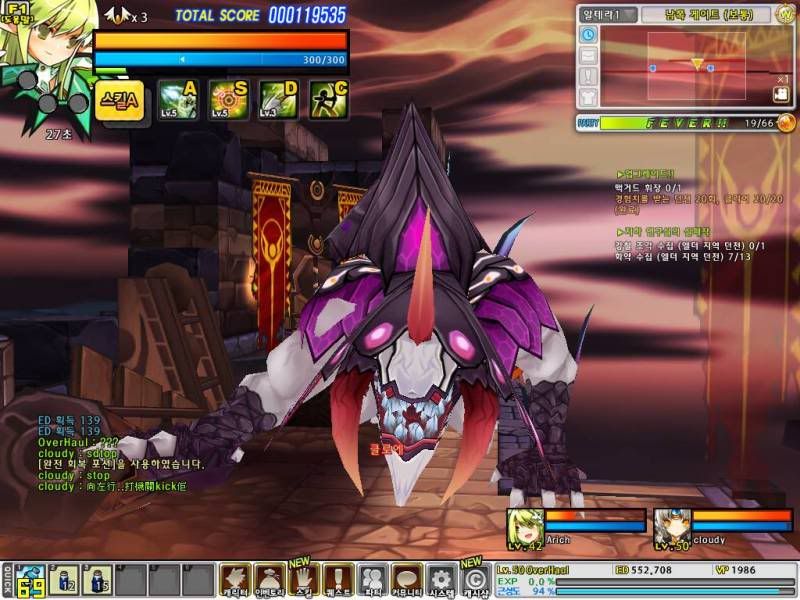The height and width of the screenshot is (600, 800).
Task: Toggle the shirt costume icon
Action: [x=588, y=97]
